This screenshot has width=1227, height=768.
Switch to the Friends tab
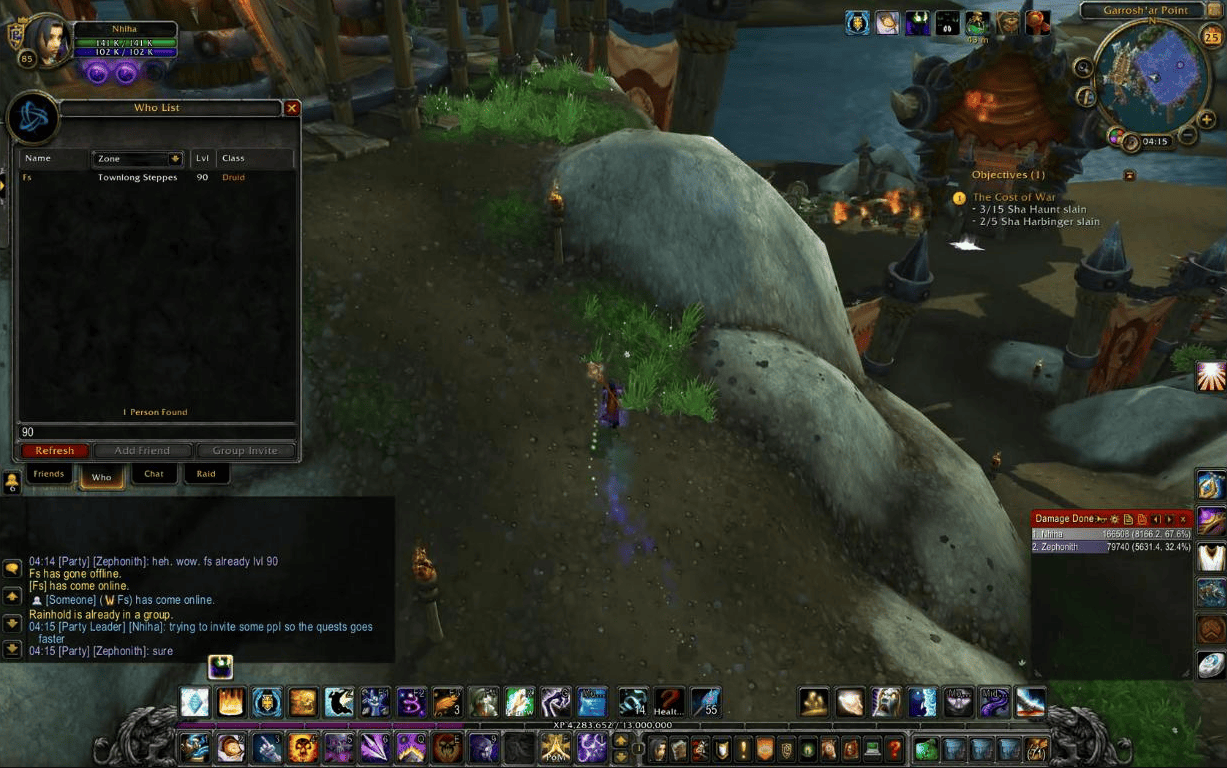coord(49,474)
